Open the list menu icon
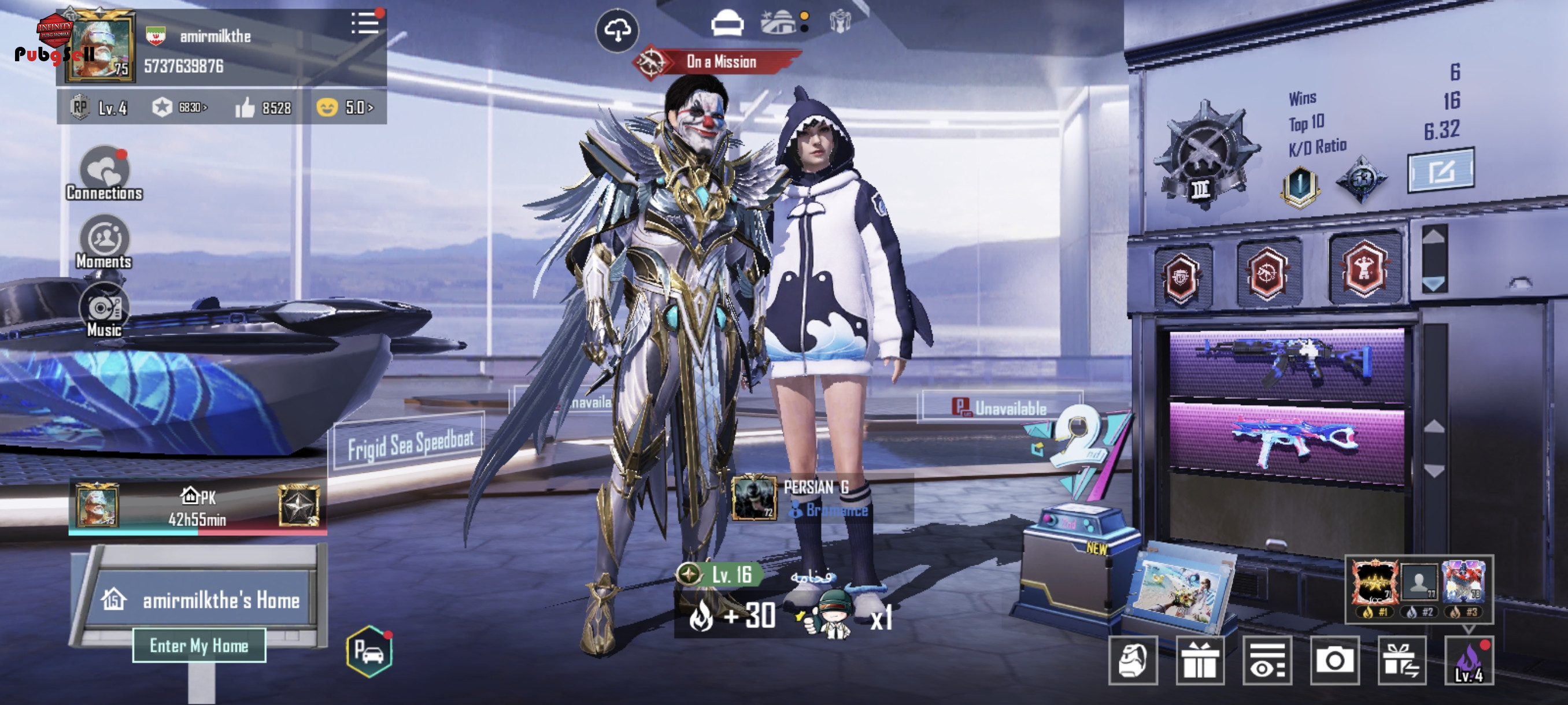 coord(365,24)
